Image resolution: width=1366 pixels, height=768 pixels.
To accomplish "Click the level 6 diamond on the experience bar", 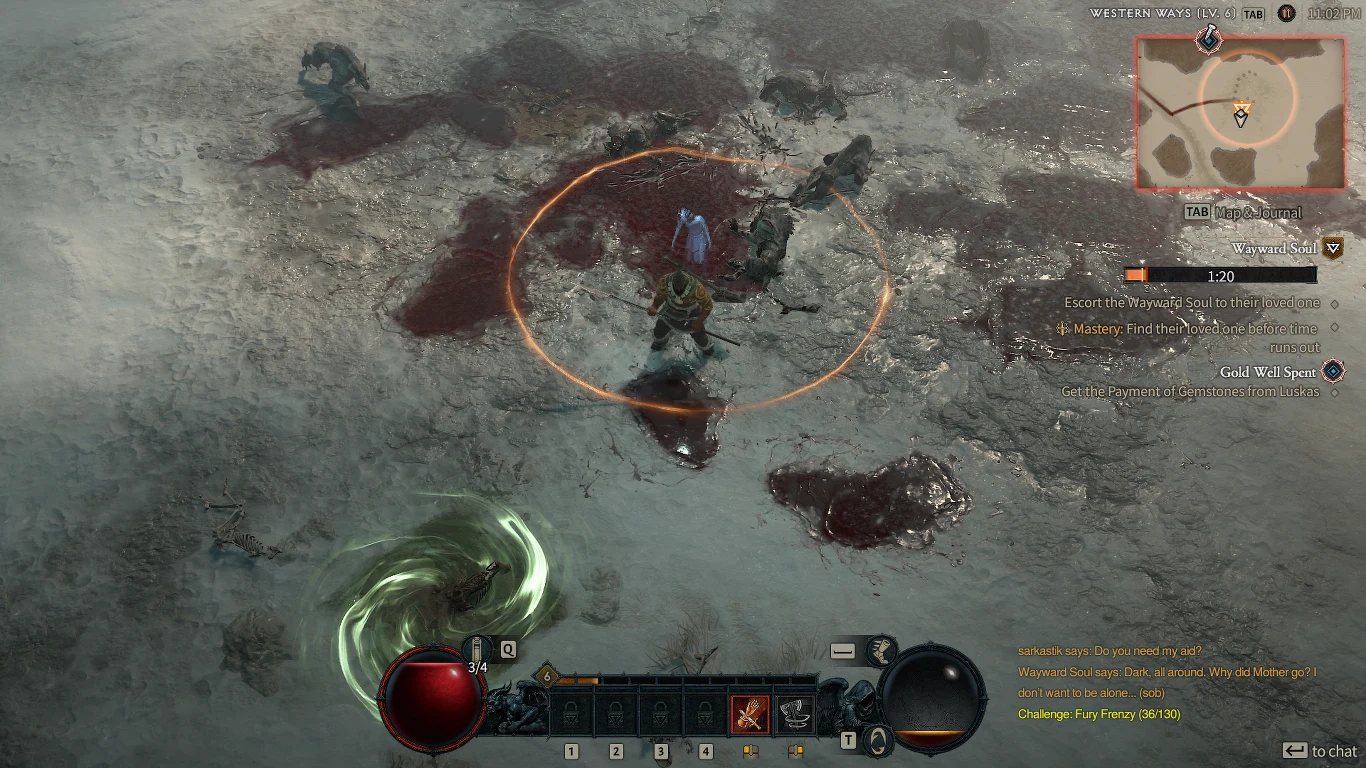I will pos(545,676).
